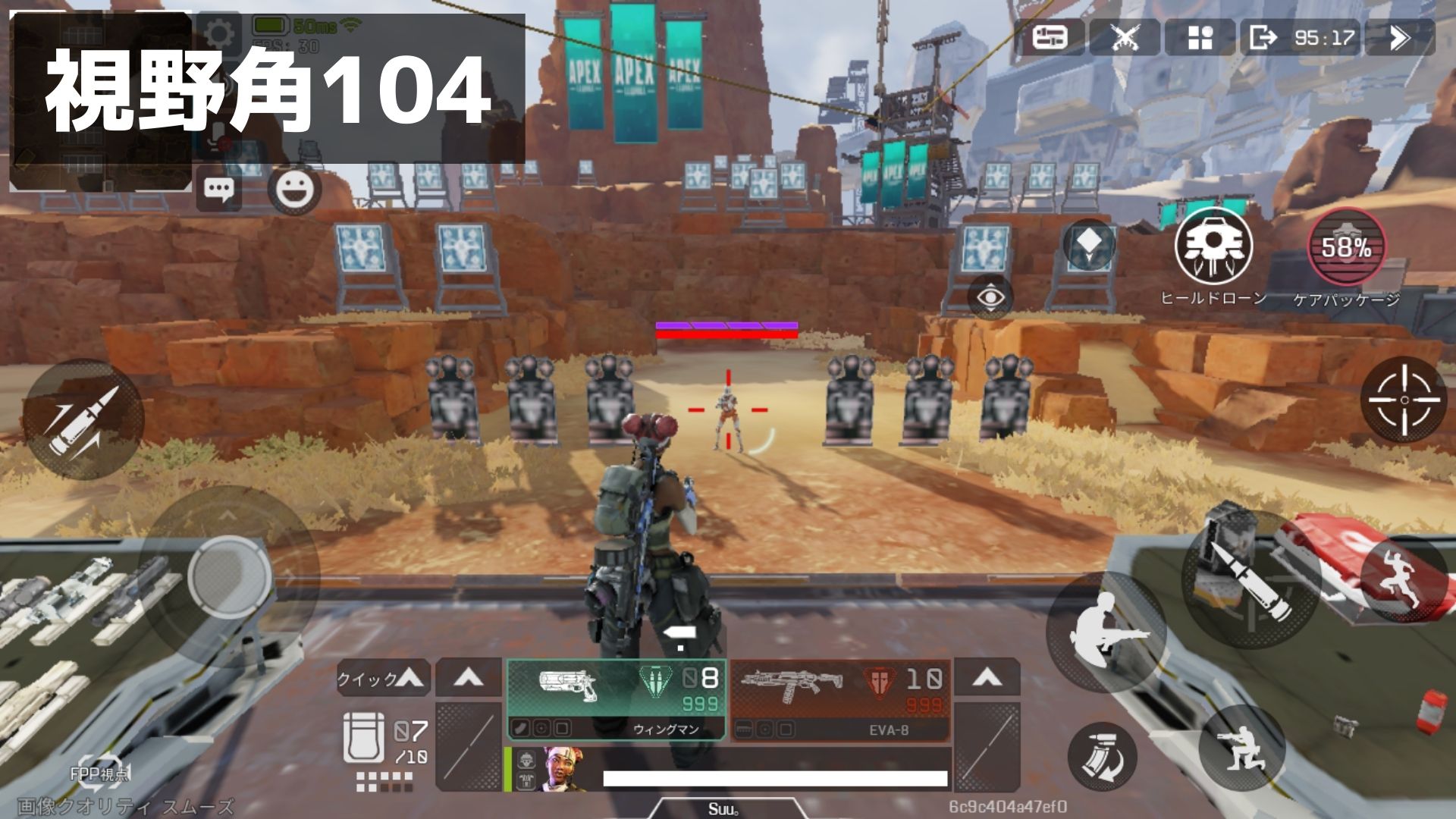
Task: Open the crossed swords menu
Action: [1125, 37]
